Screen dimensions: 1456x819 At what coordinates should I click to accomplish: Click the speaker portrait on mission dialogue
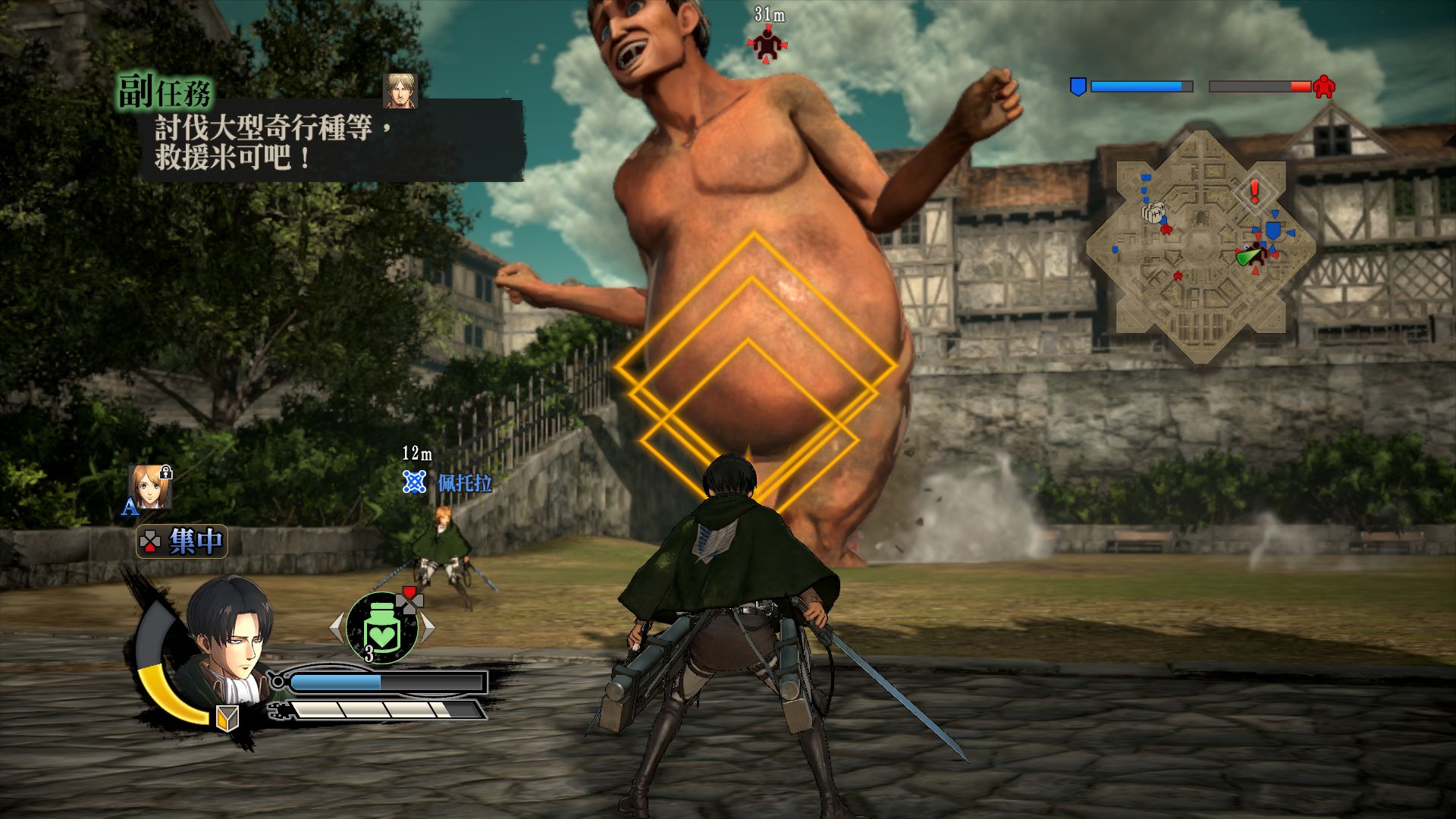coord(400,92)
